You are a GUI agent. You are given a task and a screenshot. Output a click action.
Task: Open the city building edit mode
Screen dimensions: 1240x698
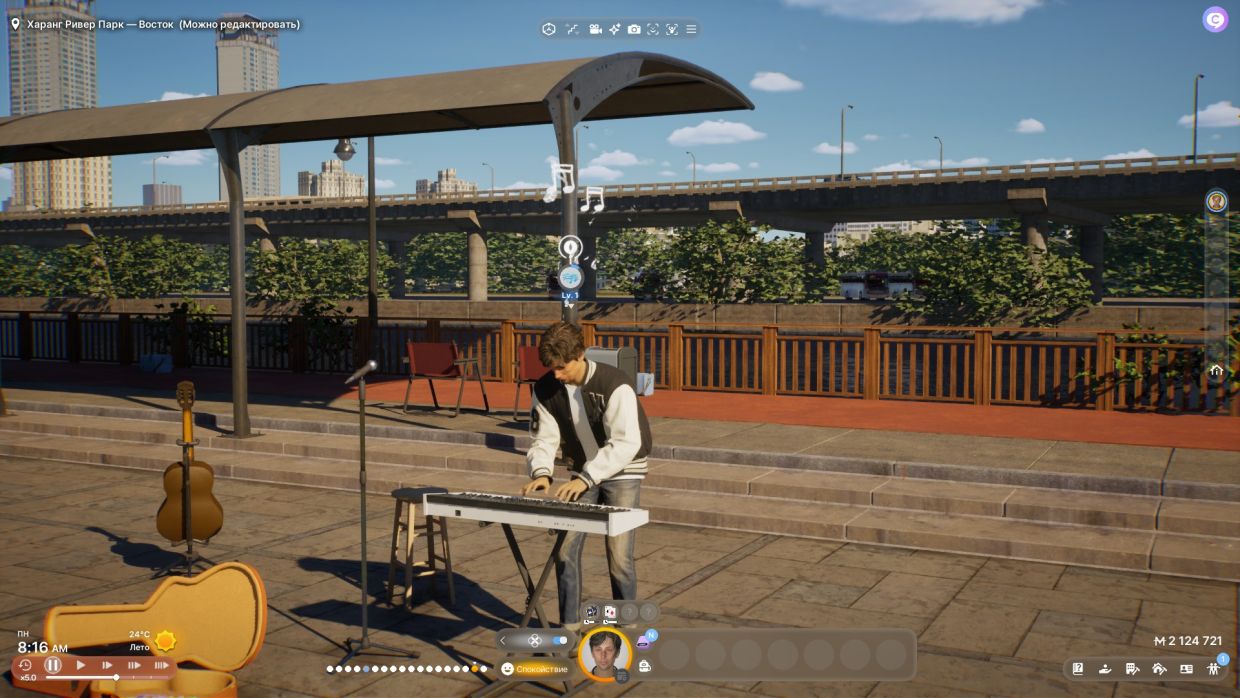tap(1132, 669)
